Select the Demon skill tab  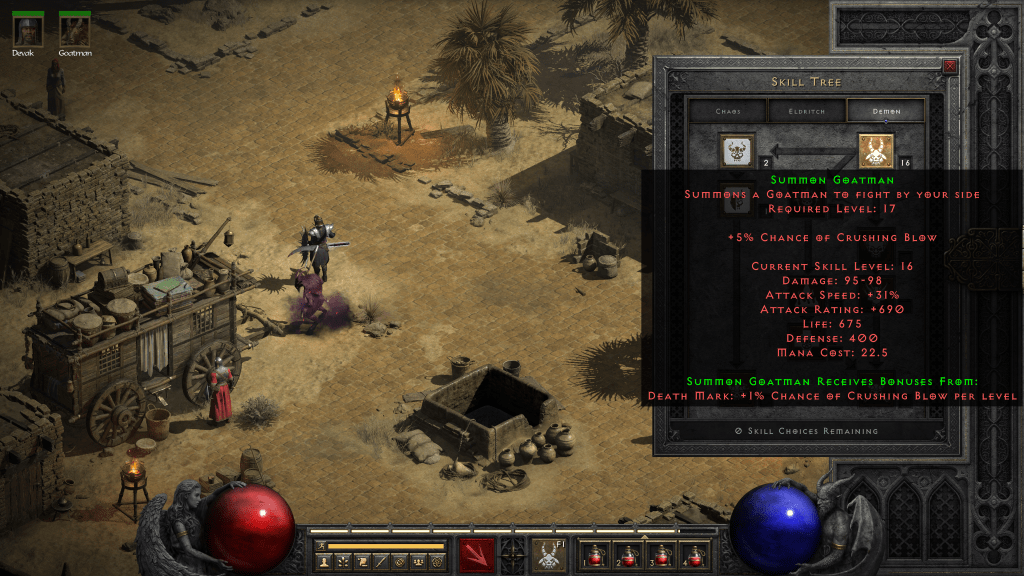pyautogui.click(x=886, y=111)
